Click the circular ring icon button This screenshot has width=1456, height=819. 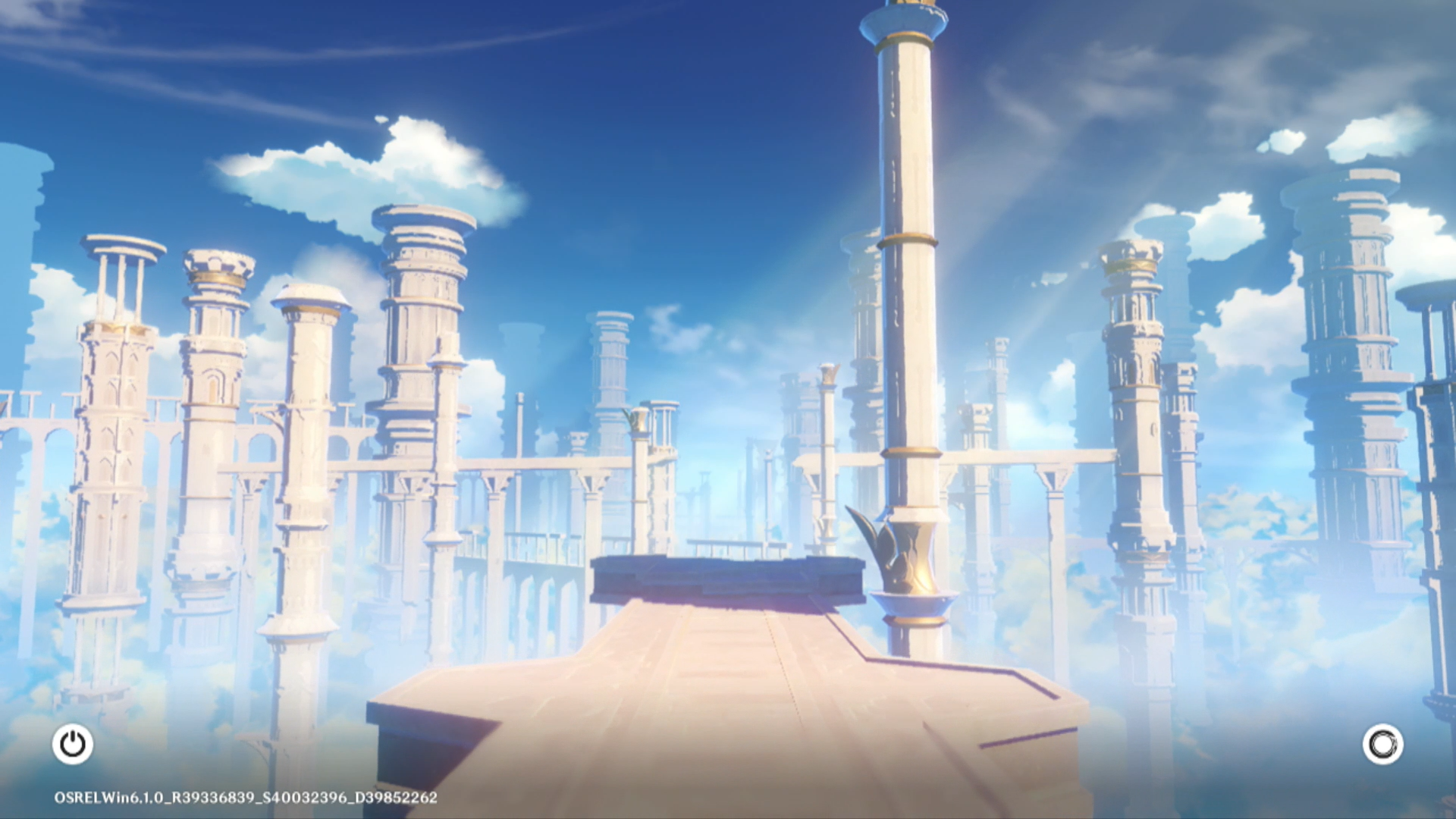click(1382, 744)
